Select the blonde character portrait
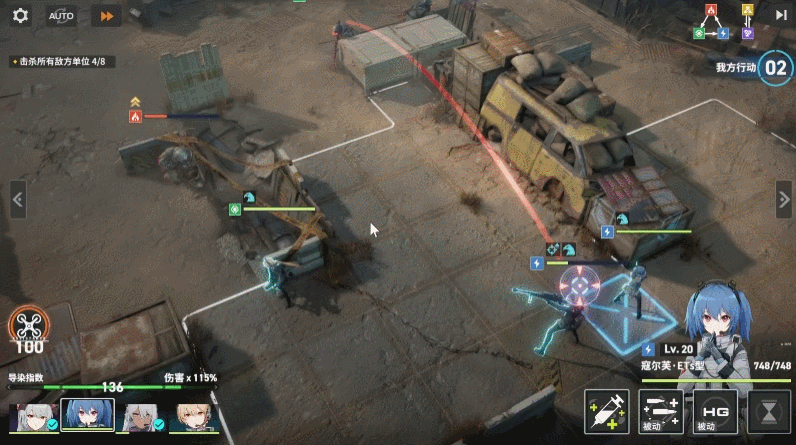 pos(193,416)
